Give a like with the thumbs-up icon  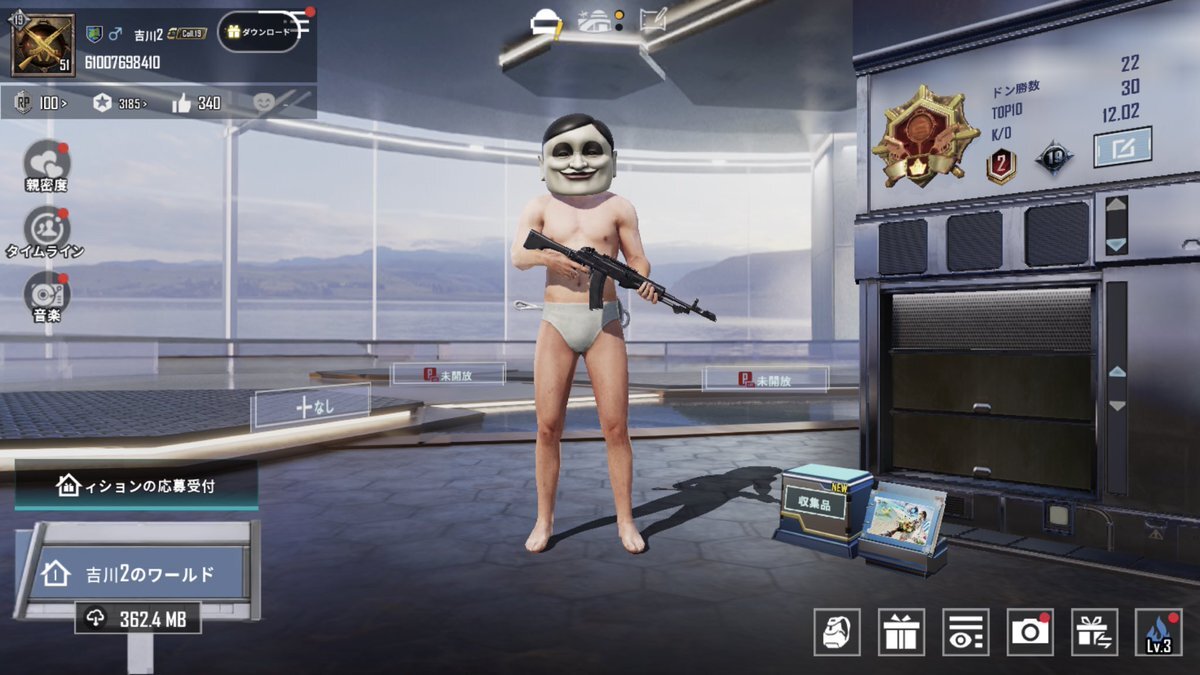[x=196, y=102]
